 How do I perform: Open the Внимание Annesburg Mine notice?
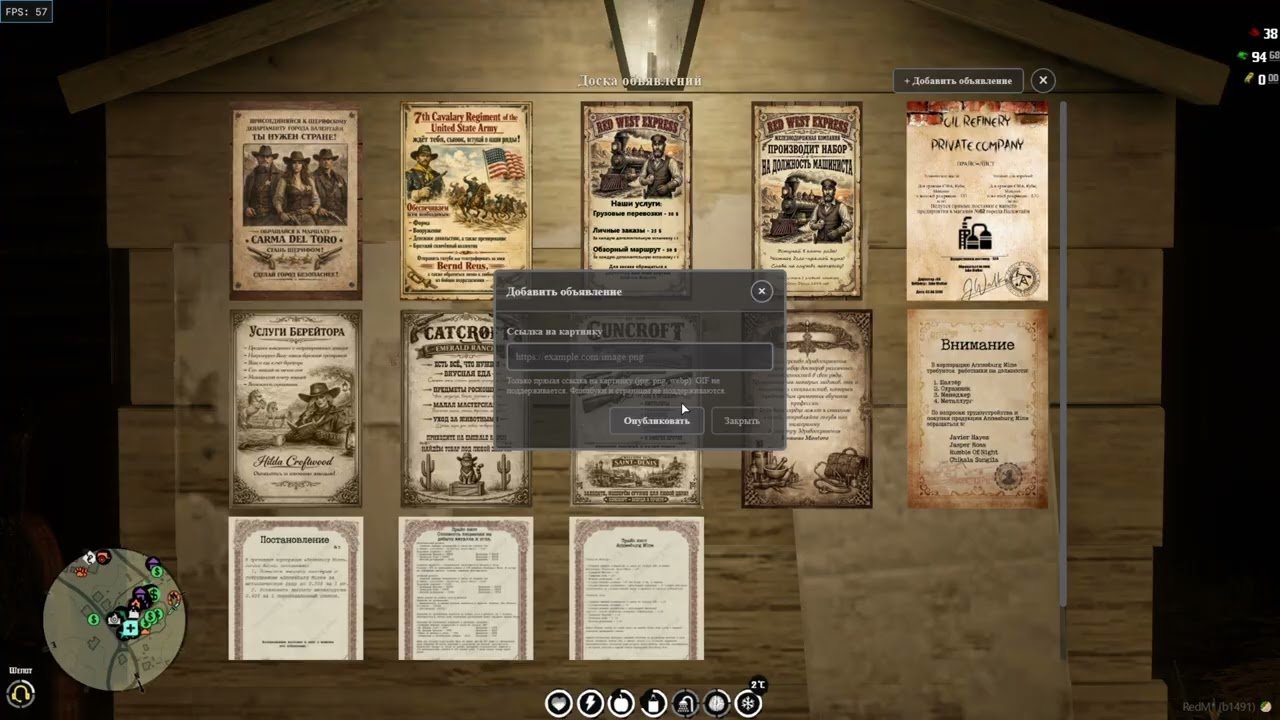(977, 408)
